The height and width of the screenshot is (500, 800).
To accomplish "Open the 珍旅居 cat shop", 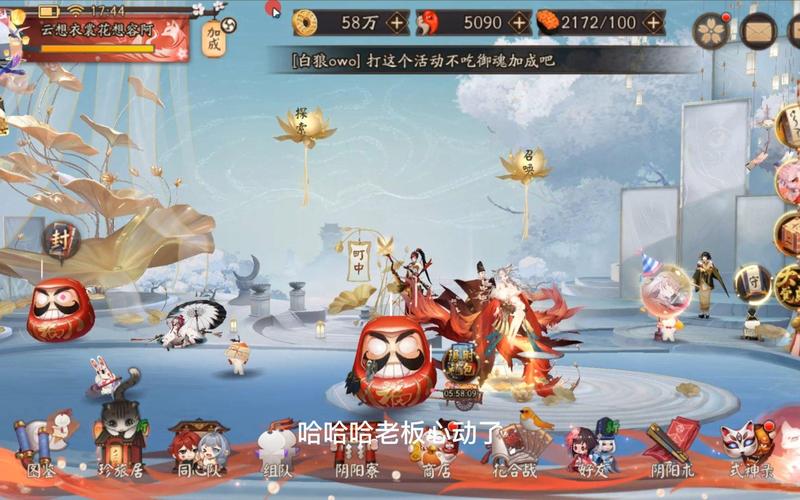I will coord(120,445).
